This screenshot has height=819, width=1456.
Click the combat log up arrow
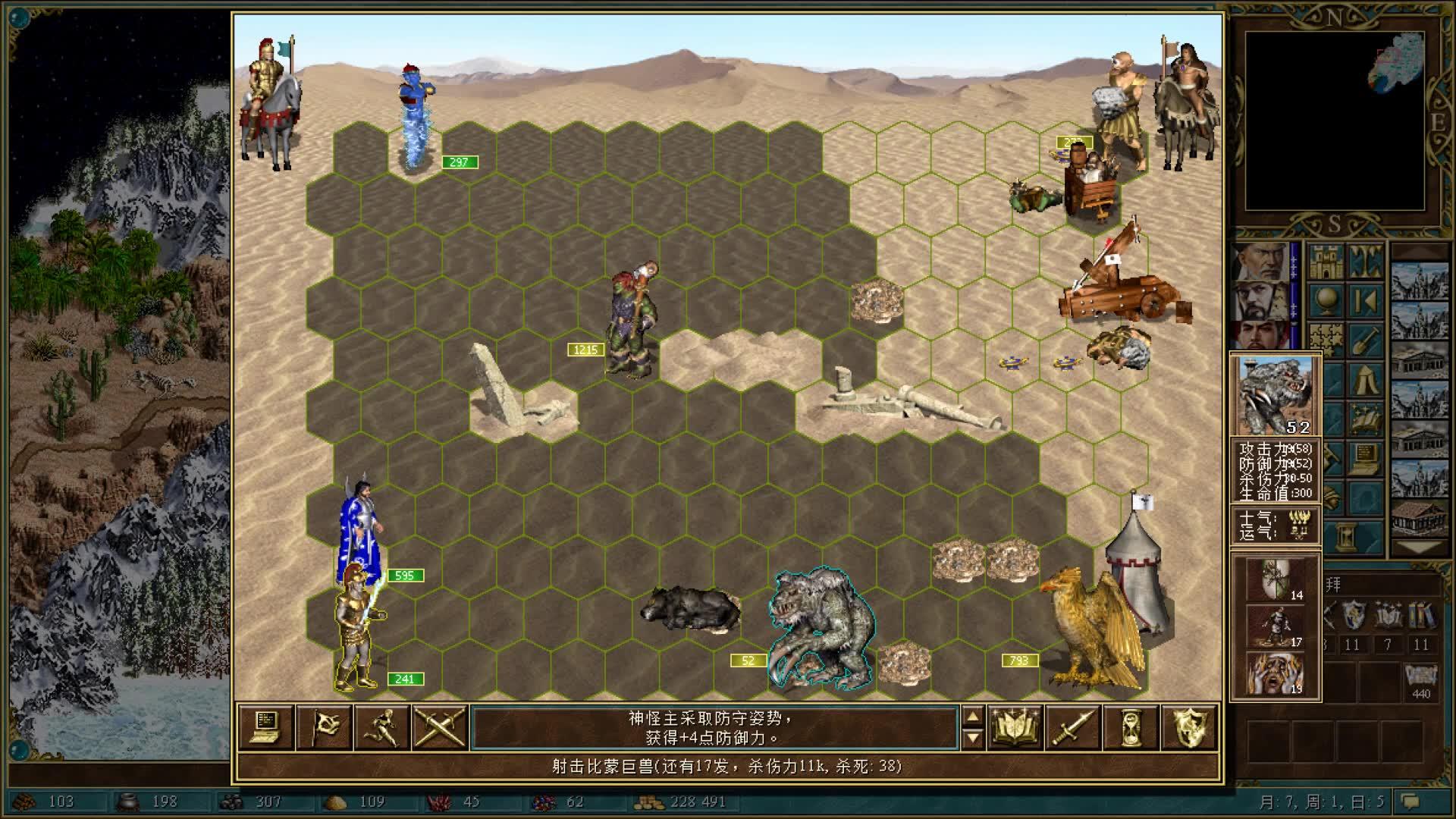[972, 717]
